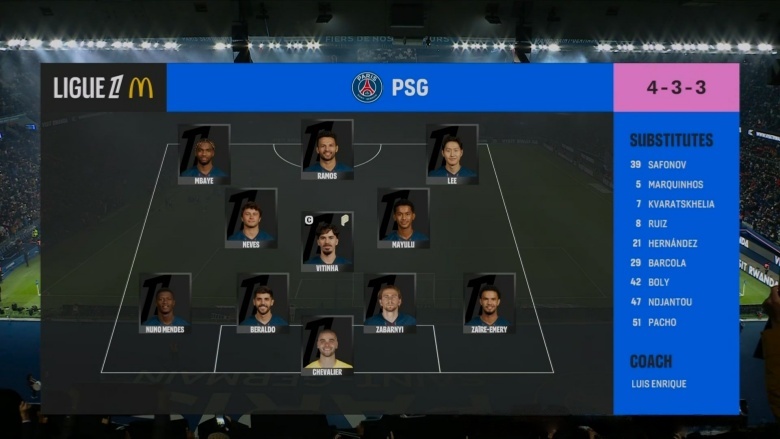Click Lee's player portrait
Viewport: 780px width, 439px height.
pos(452,154)
